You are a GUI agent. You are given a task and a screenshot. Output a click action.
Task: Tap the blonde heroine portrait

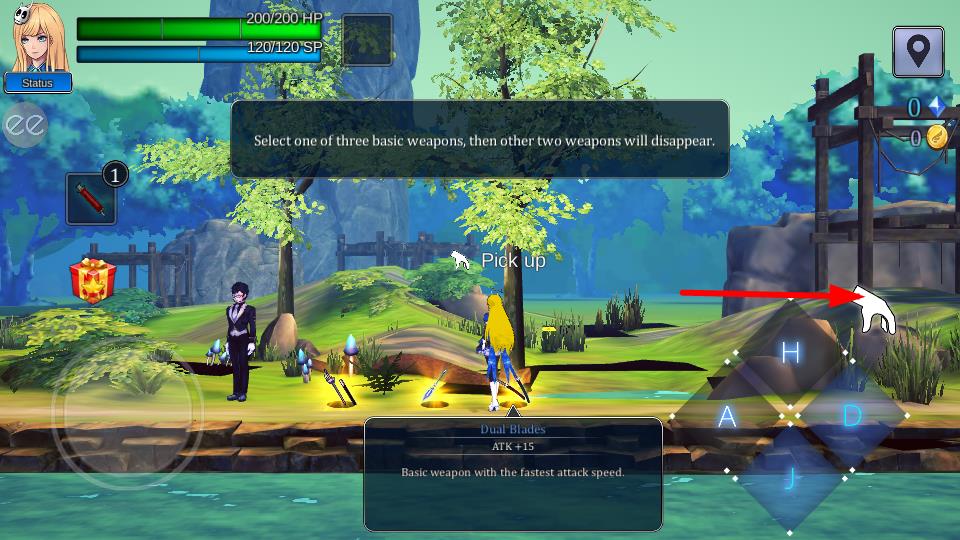click(40, 37)
